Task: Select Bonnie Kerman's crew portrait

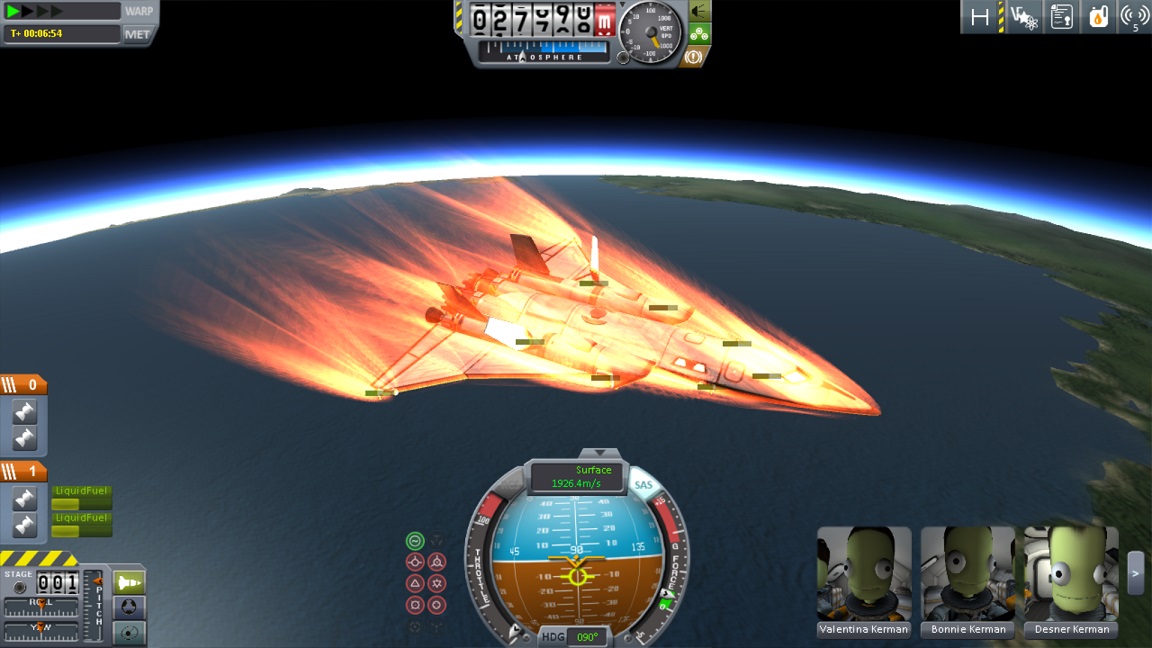Action: coord(968,574)
